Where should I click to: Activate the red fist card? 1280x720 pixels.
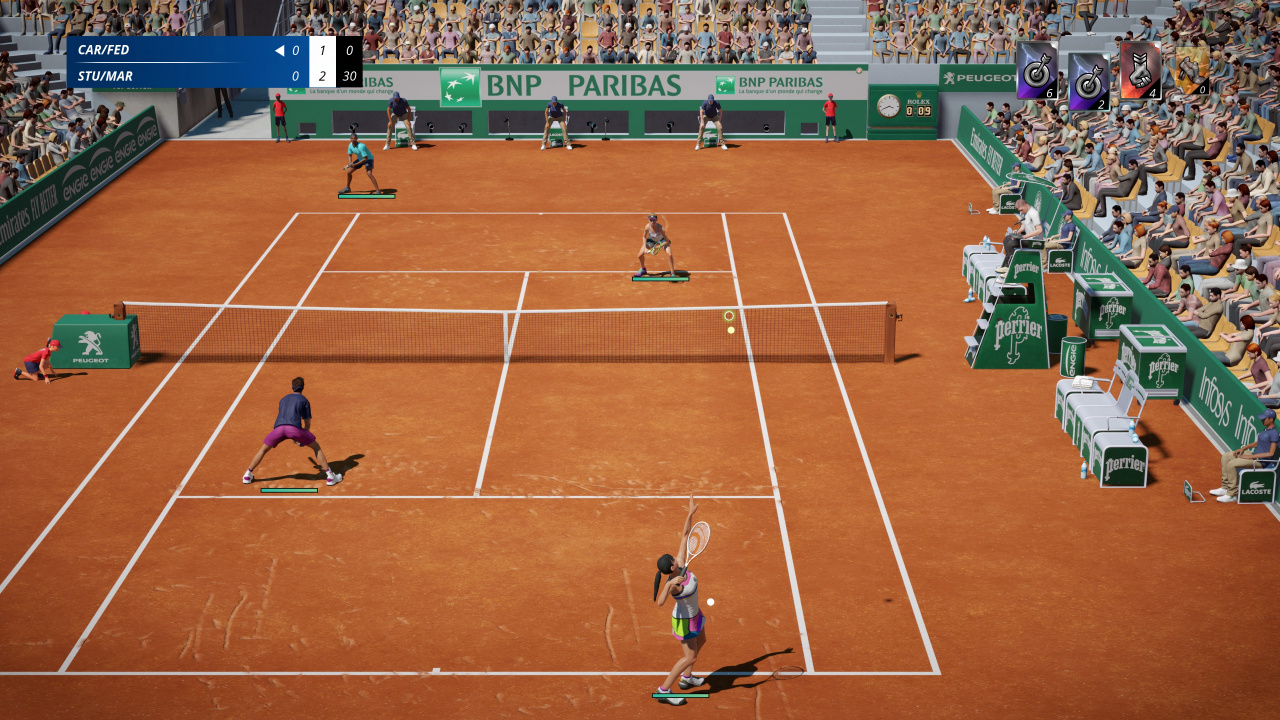click(1140, 70)
